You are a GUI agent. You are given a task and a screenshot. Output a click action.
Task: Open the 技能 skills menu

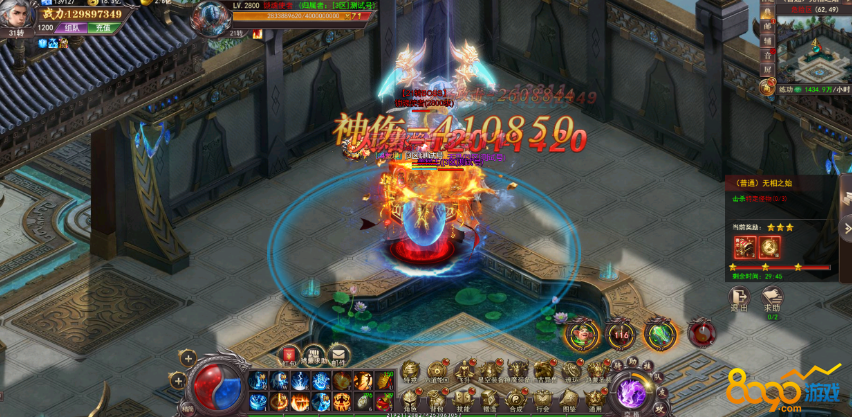pyautogui.click(x=462, y=398)
